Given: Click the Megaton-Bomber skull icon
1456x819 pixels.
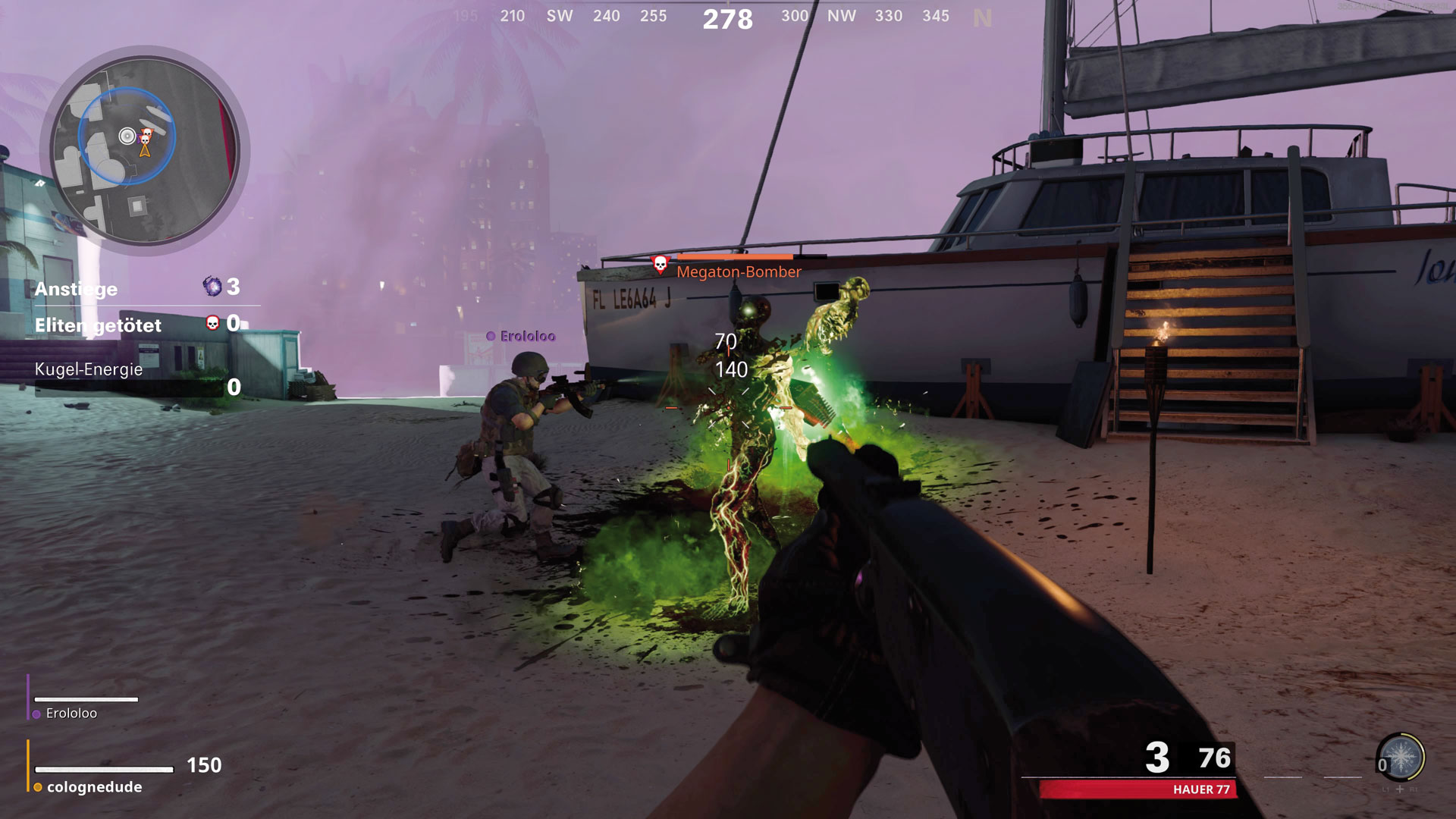Looking at the screenshot, I should point(661,264).
